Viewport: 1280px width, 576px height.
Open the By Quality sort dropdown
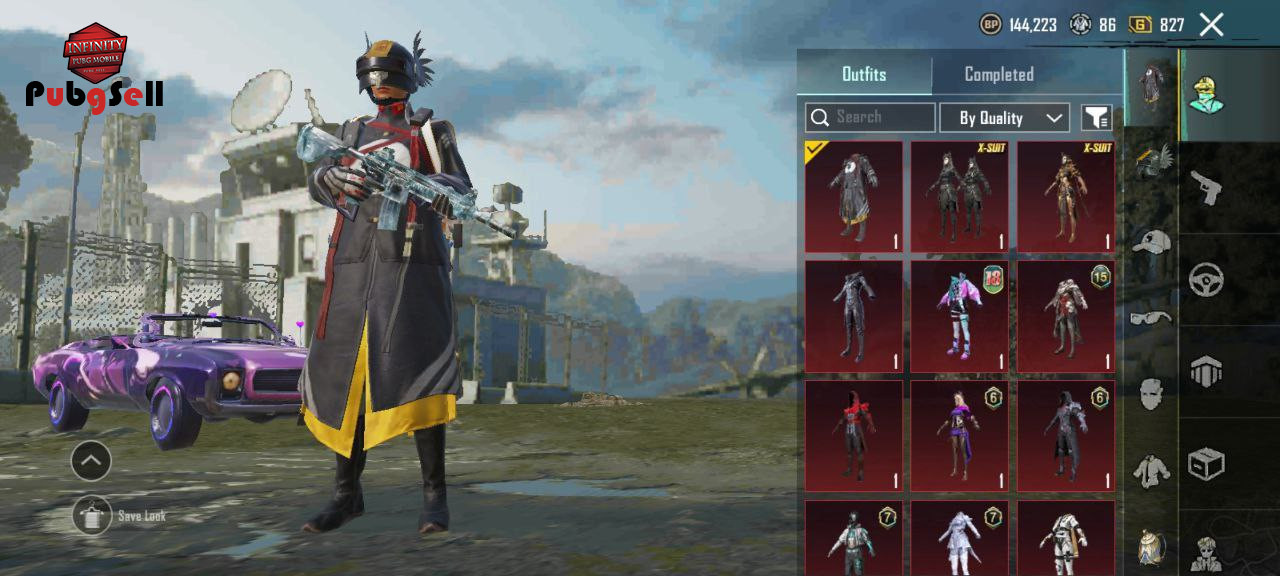tap(1004, 118)
